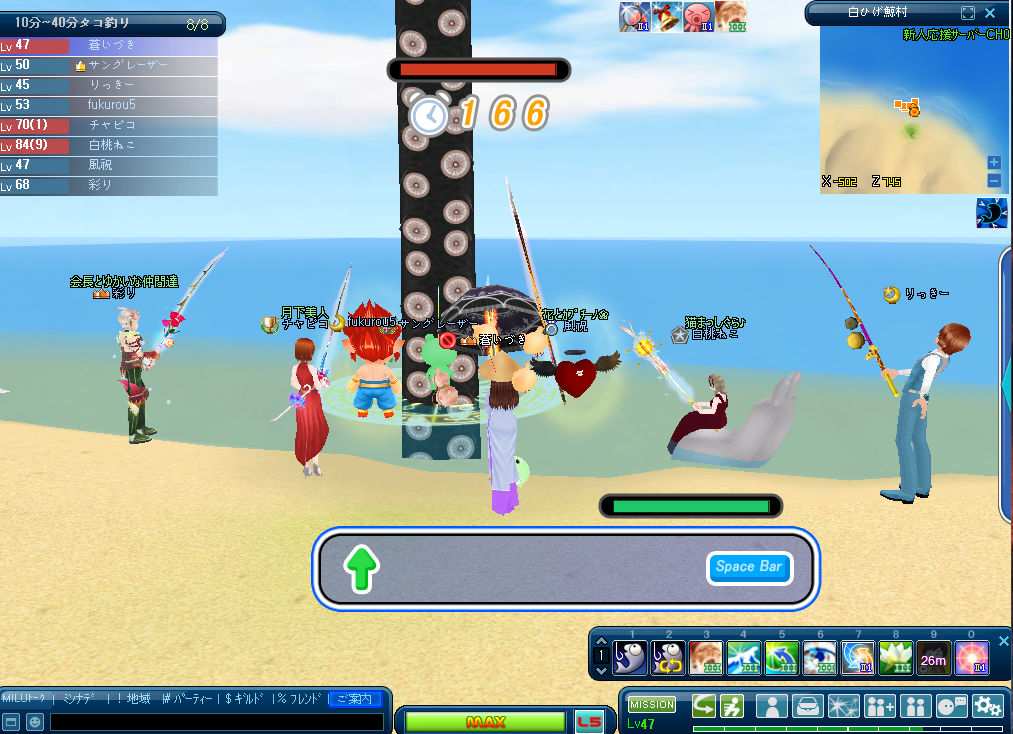Expand the minimap to full size
Viewport: 1013px width, 734px height.
pyautogui.click(x=967, y=13)
